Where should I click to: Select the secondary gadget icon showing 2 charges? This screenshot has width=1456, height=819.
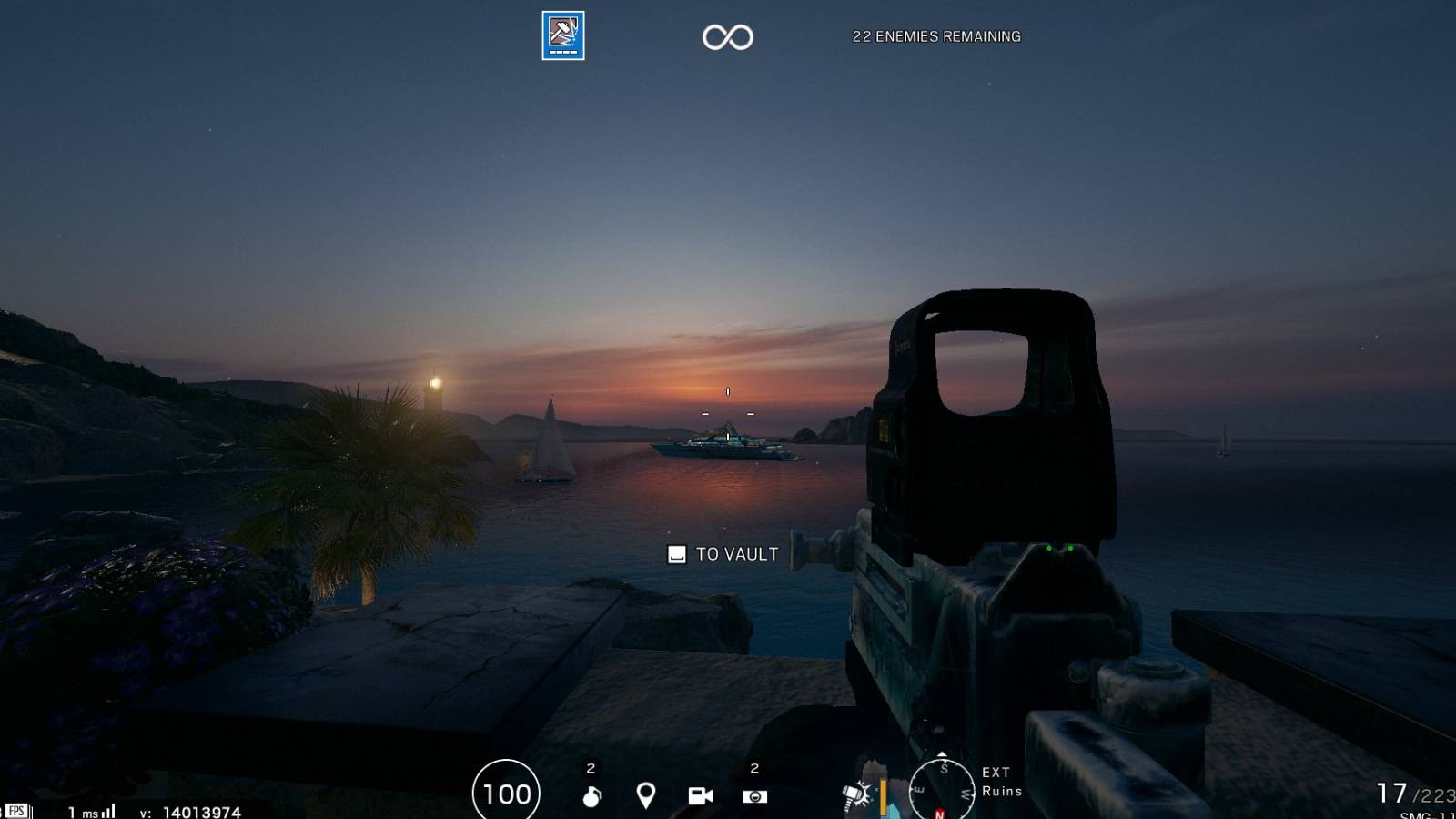point(754,794)
